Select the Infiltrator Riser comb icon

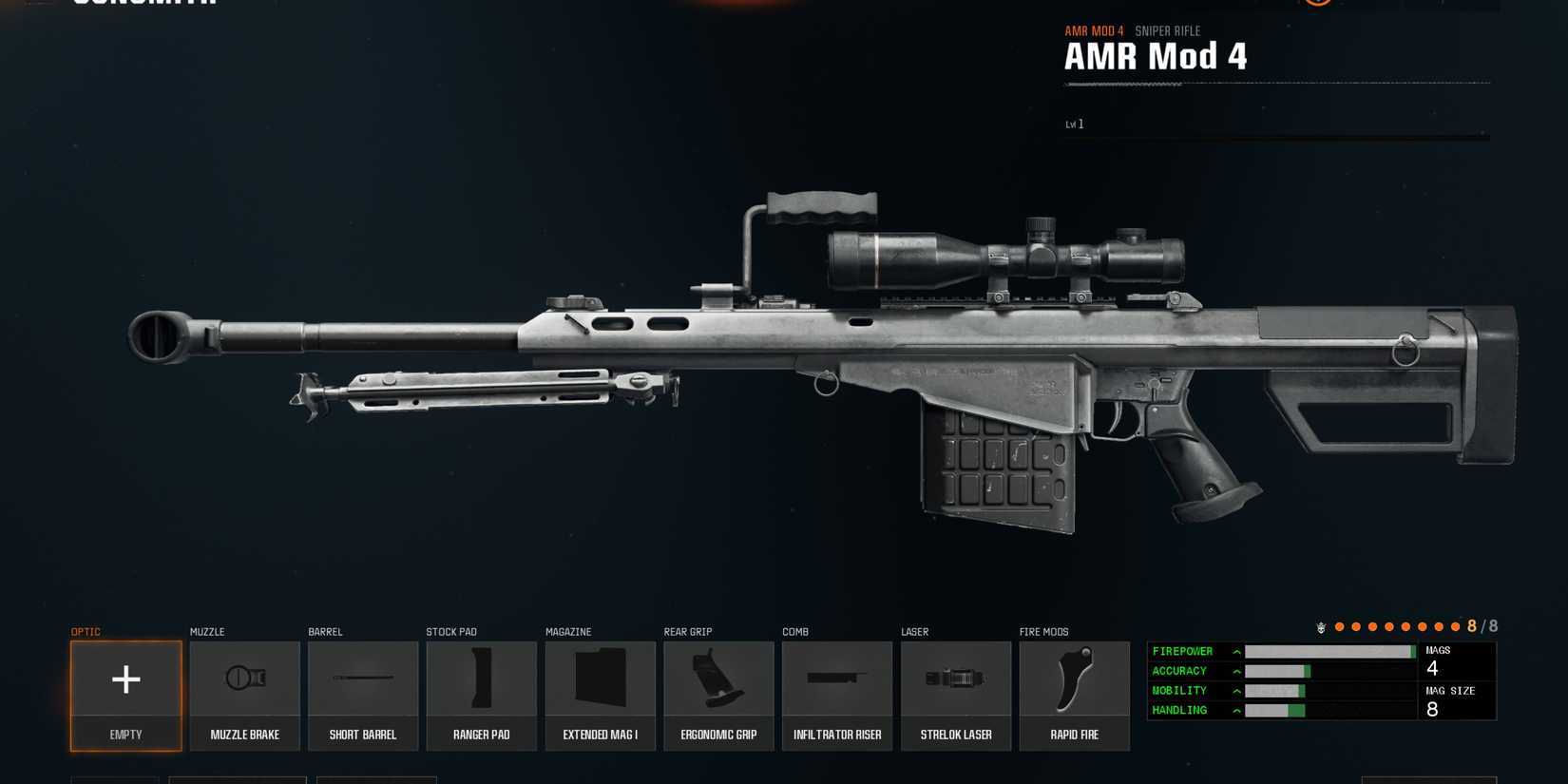click(x=837, y=679)
